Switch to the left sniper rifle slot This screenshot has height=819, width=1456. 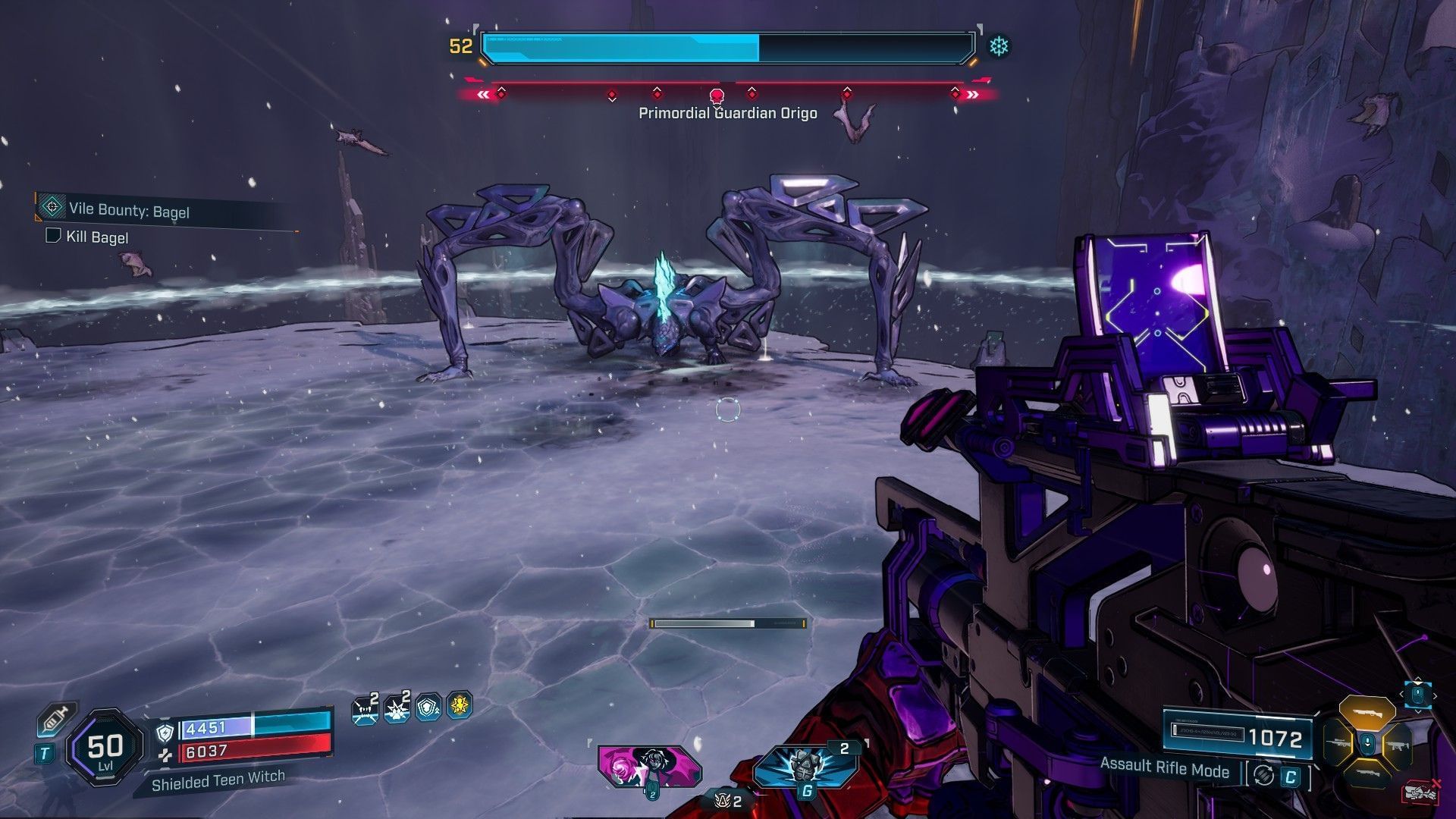[x=1338, y=744]
